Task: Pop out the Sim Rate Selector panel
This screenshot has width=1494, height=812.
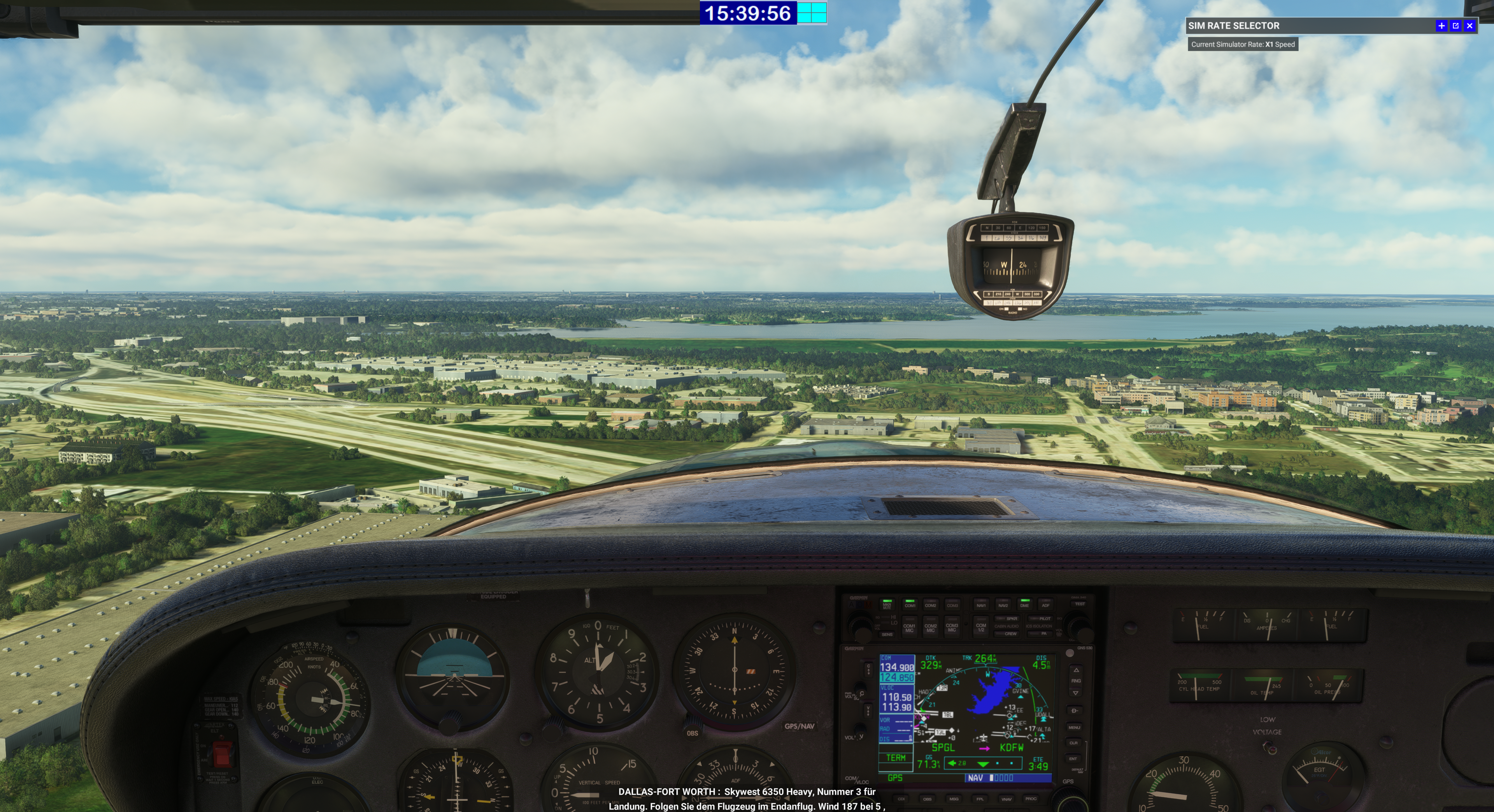Action: (1455, 26)
